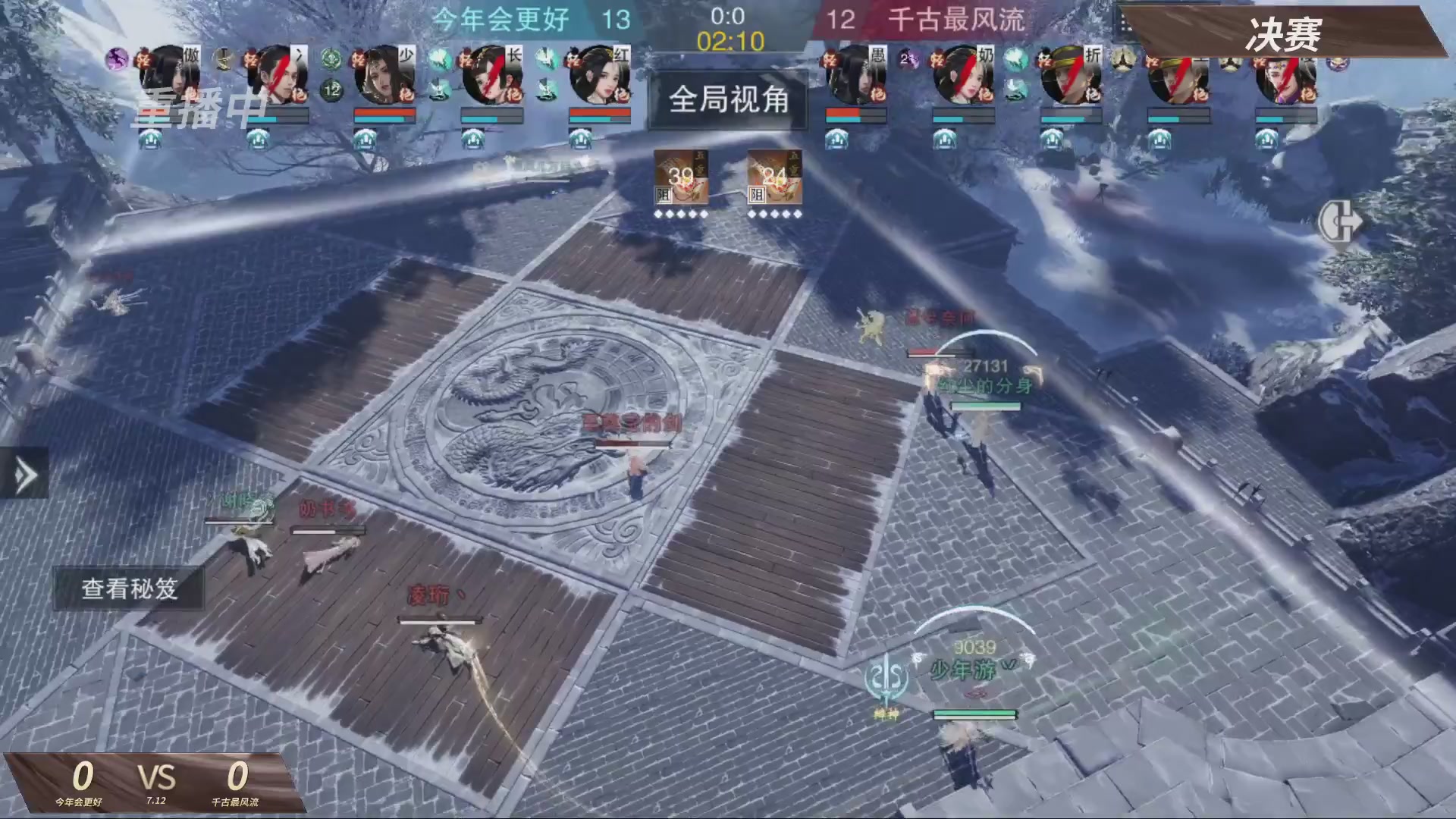Click the 0 VS 0 scoreboard at bottom left

click(x=159, y=777)
